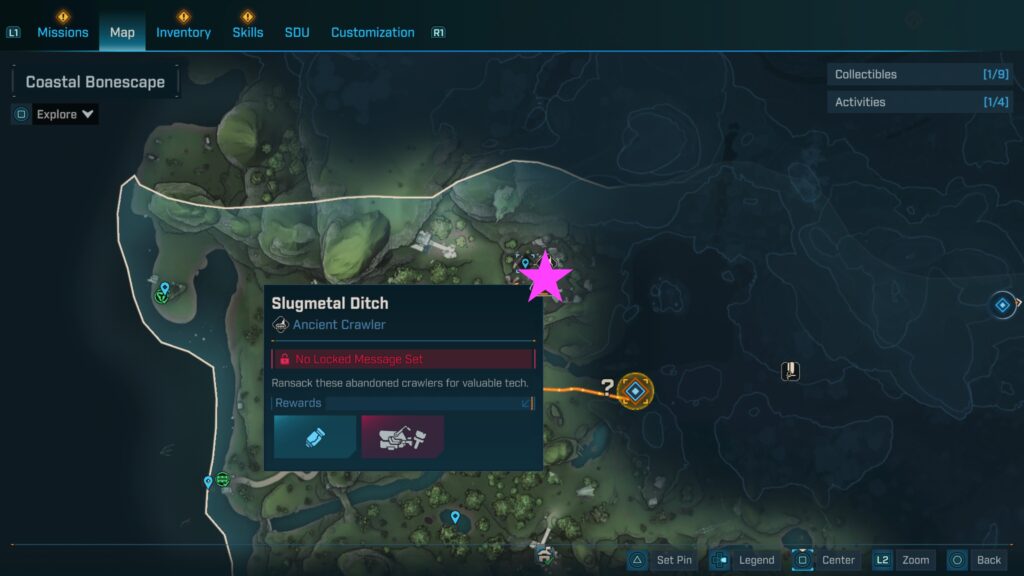Viewport: 1024px width, 576px height.
Task: Choose the blue pencil reward tile
Action: click(314, 437)
